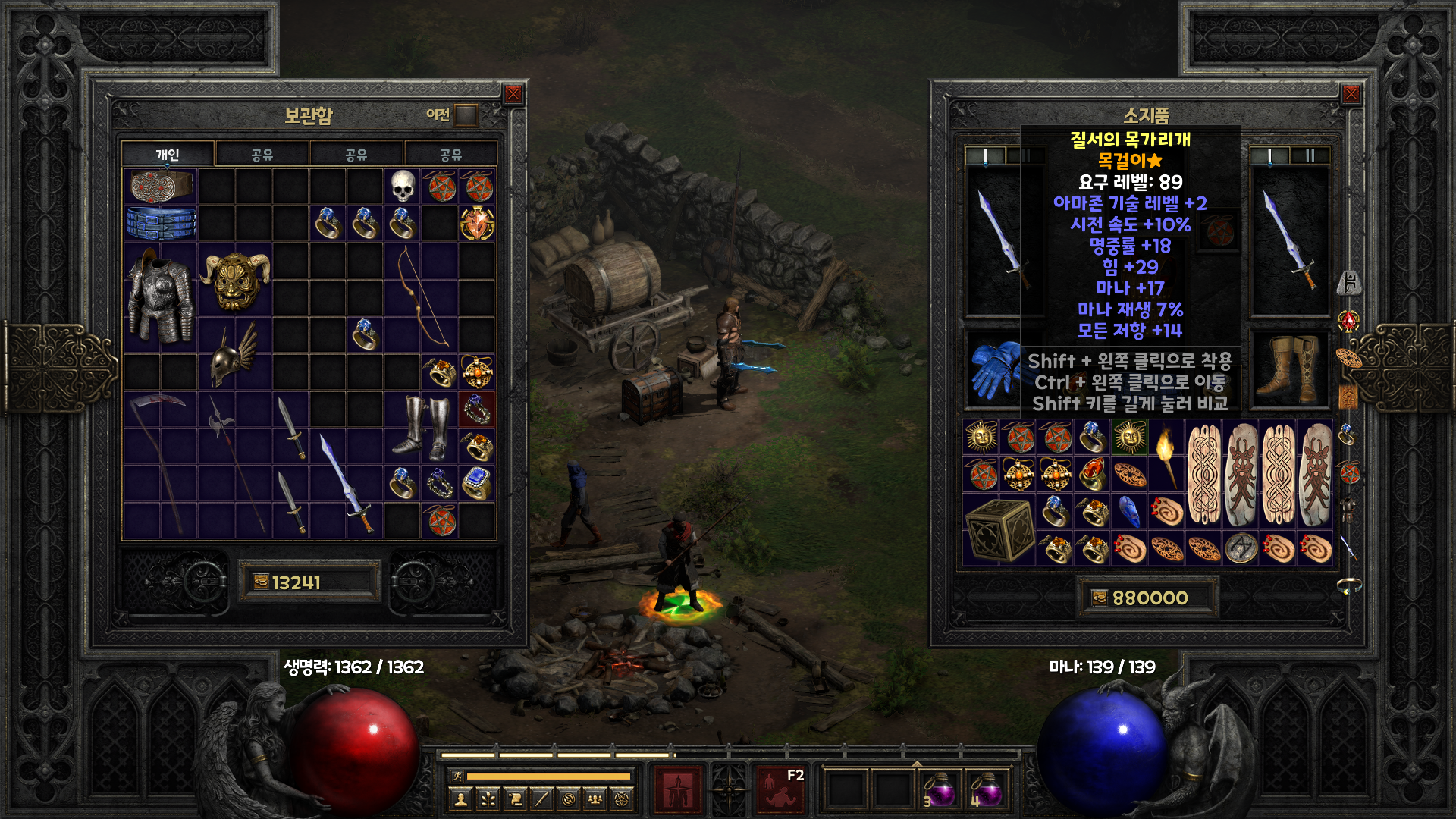Pick up the scythe in the stash
The height and width of the screenshot is (819, 1456).
coord(160,463)
